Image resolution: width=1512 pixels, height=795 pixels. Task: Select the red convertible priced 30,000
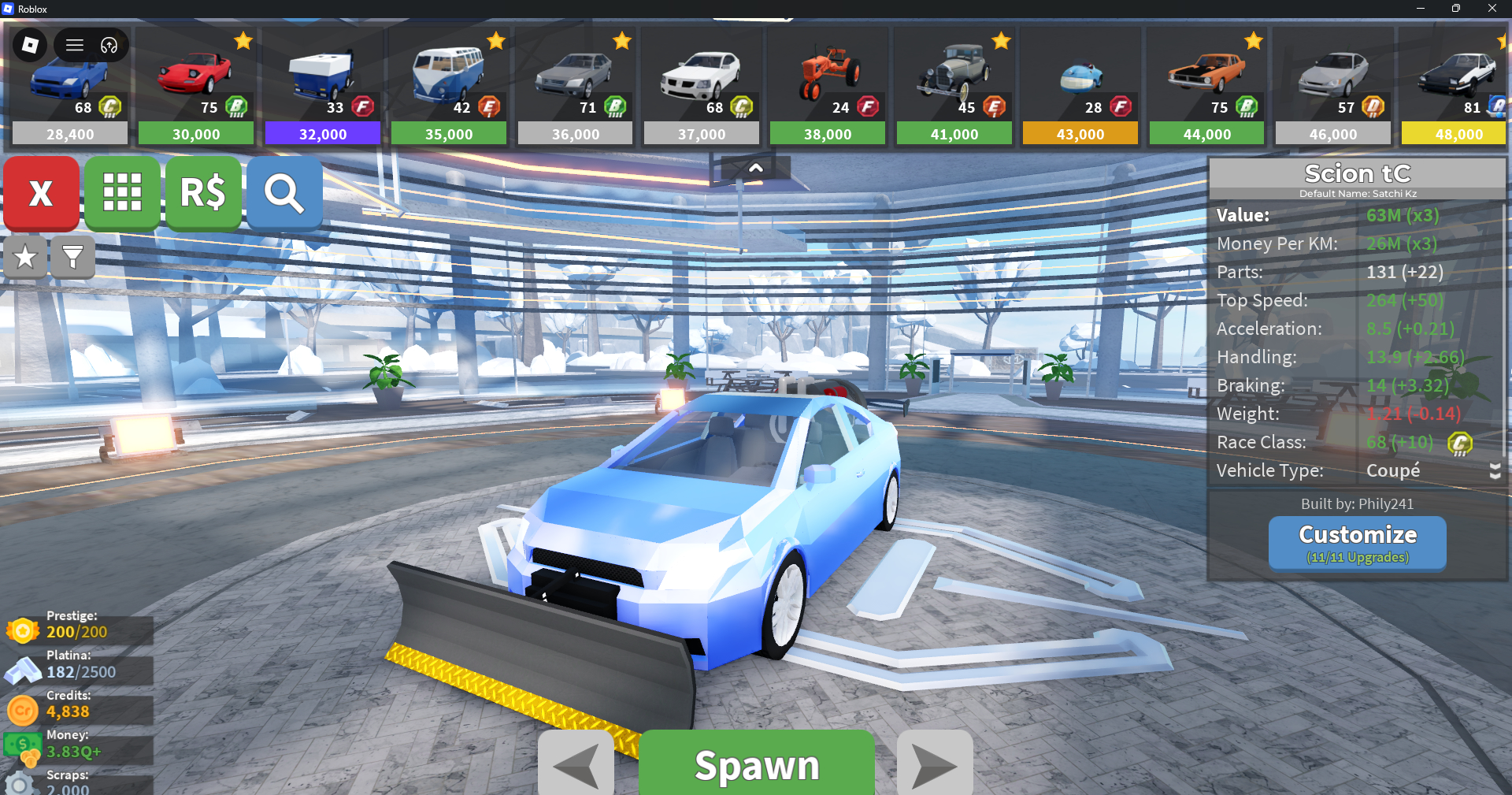(196, 87)
